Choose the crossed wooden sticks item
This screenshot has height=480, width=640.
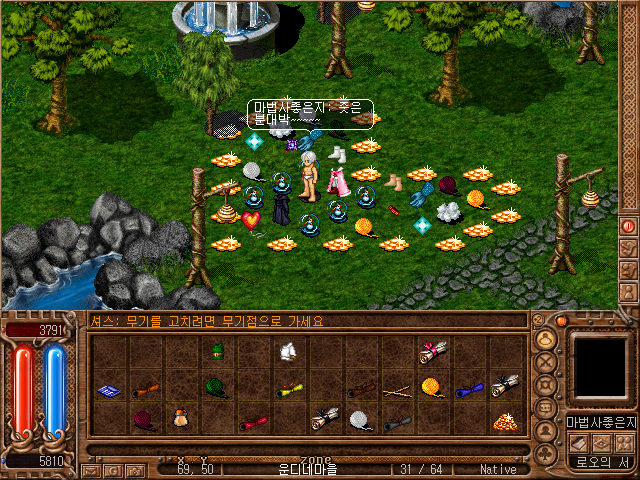(396, 389)
